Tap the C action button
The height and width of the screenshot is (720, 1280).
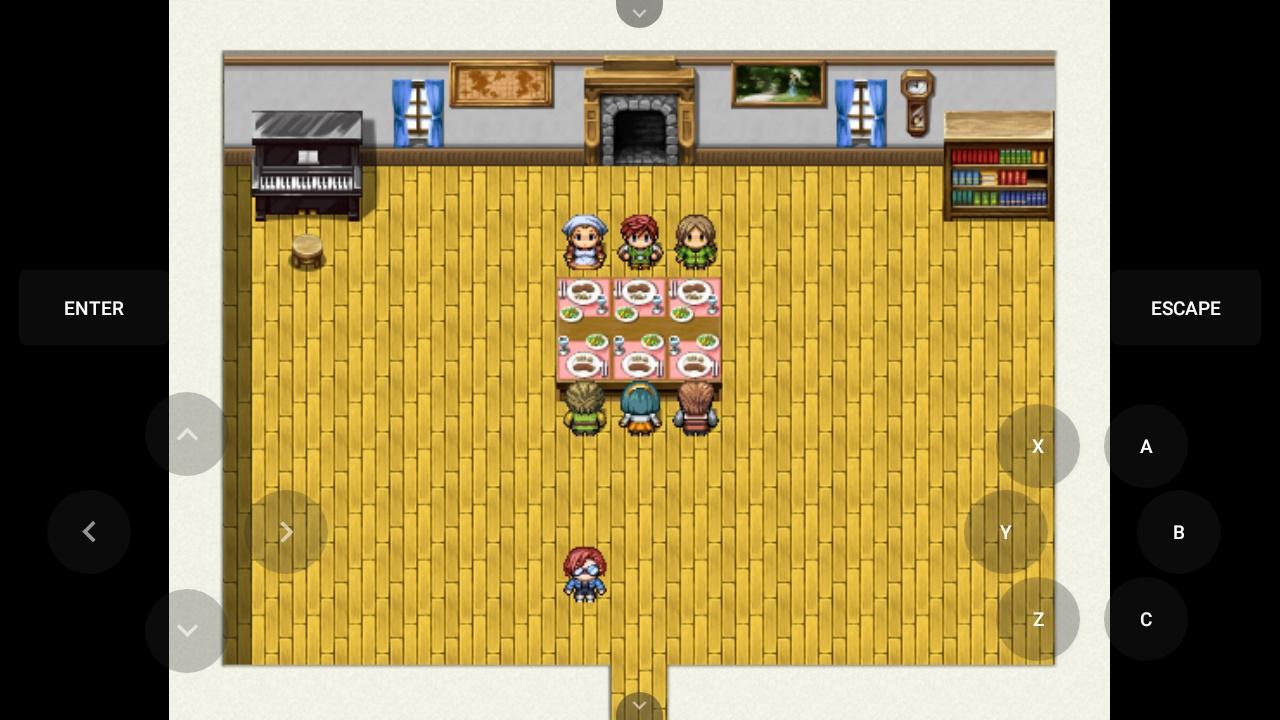pyautogui.click(x=1146, y=619)
